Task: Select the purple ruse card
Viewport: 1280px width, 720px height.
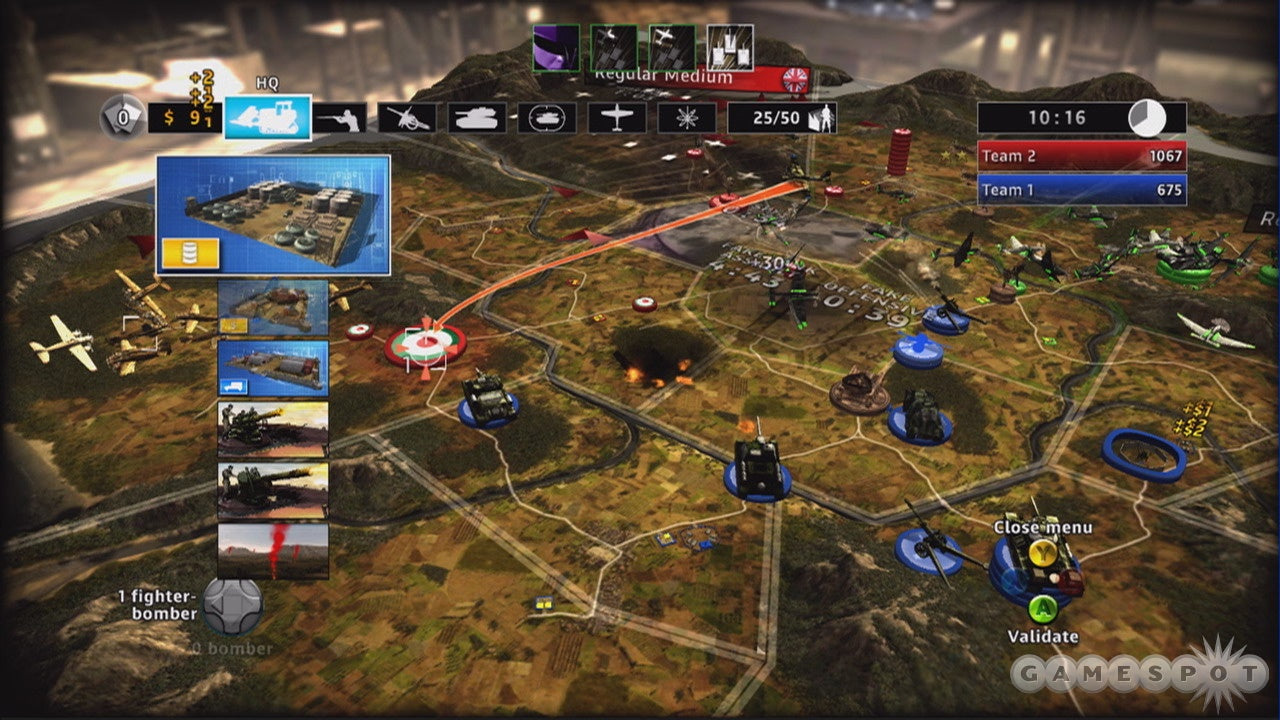Action: (x=556, y=48)
